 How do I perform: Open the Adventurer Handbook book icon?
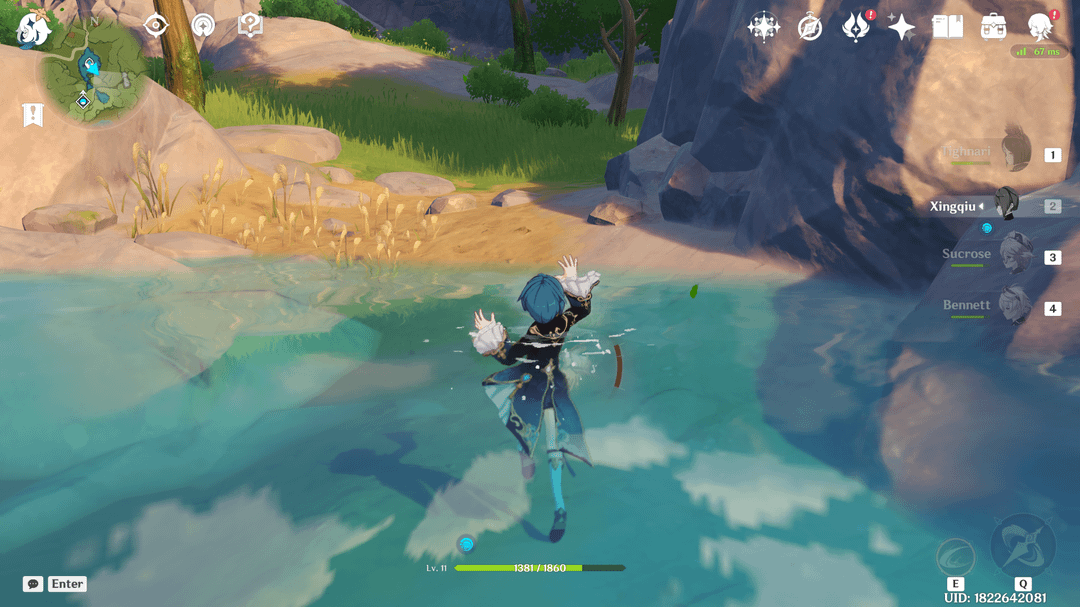tap(947, 27)
